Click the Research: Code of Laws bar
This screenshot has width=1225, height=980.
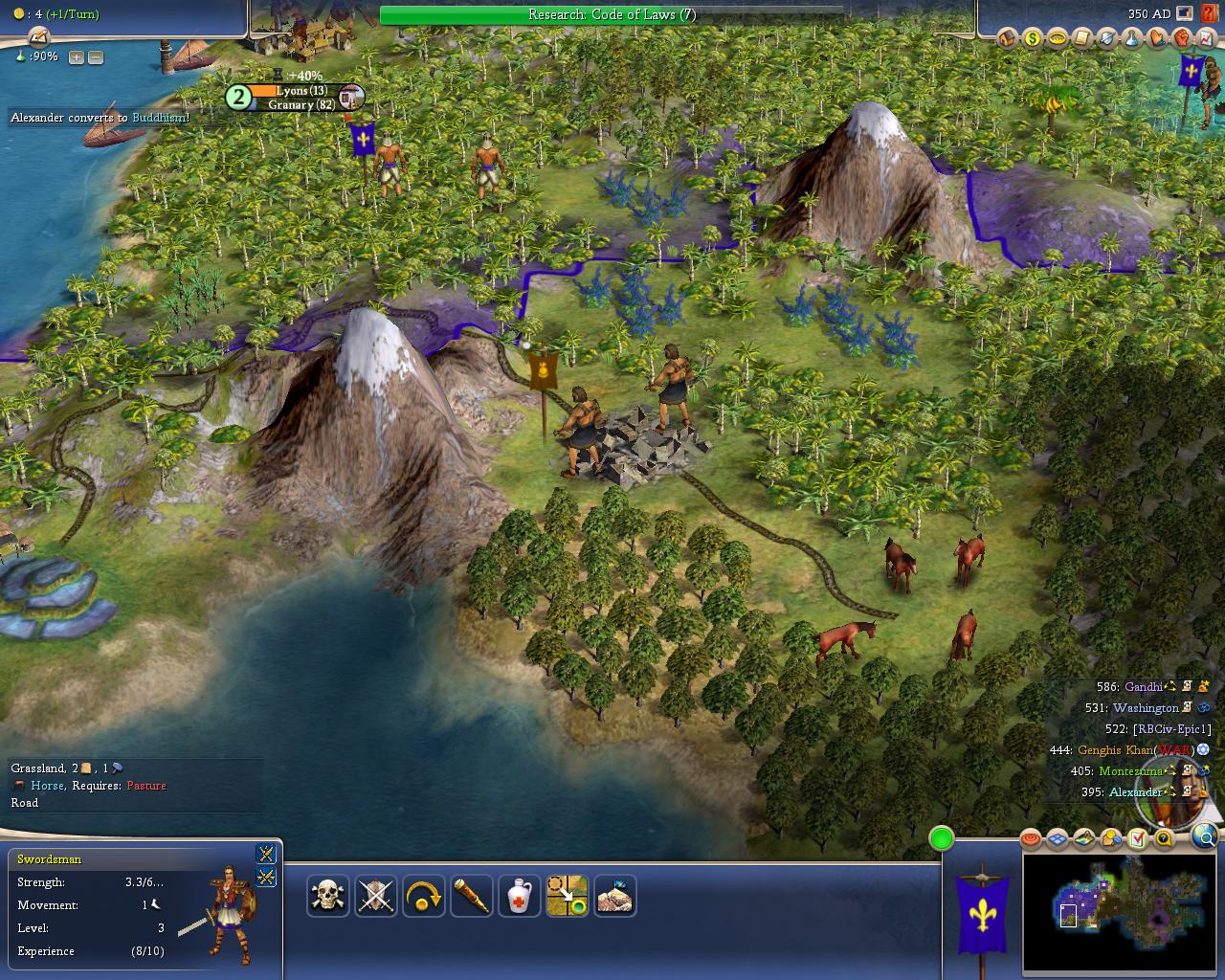click(611, 14)
